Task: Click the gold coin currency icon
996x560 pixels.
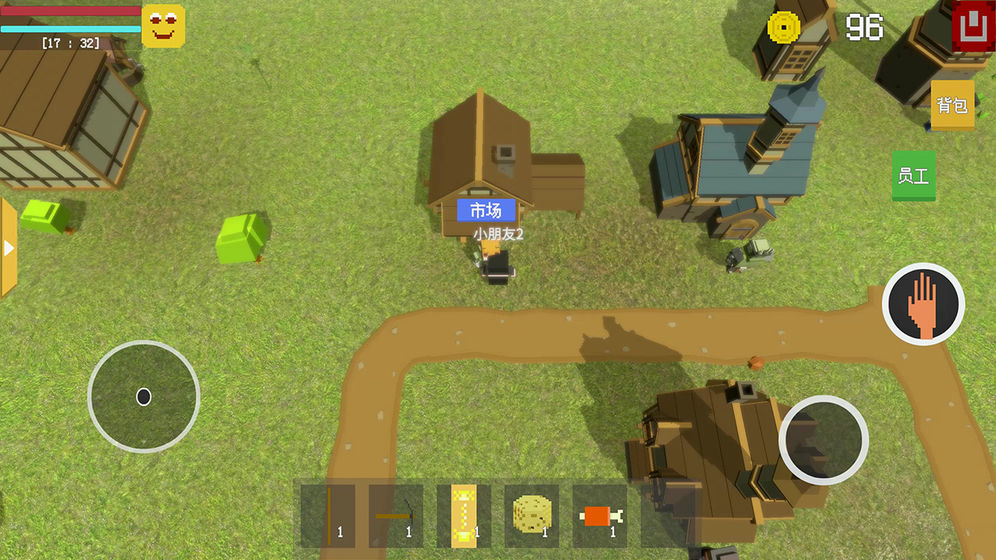Action: click(784, 27)
